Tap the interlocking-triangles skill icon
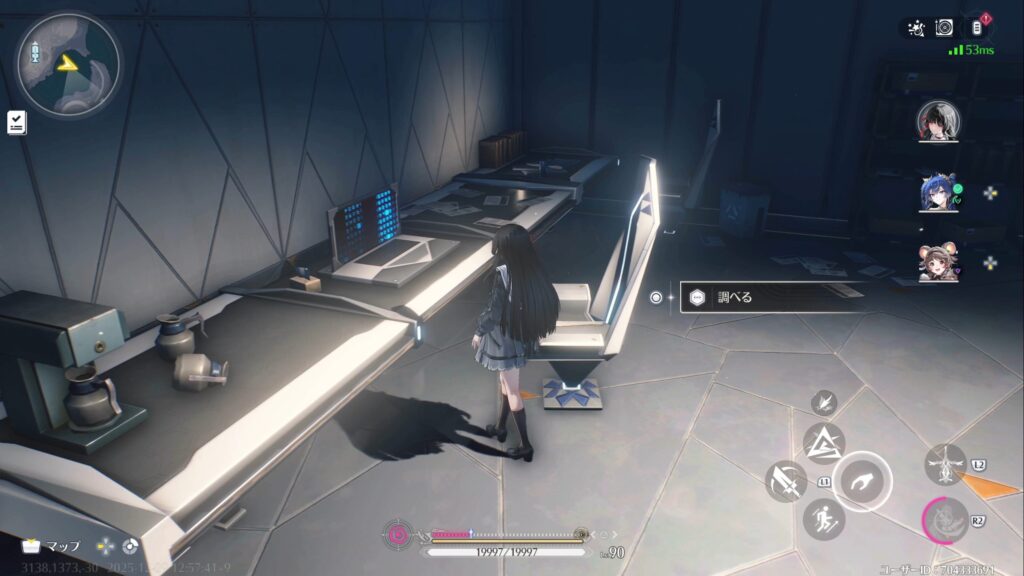This screenshot has width=1024, height=576. tap(823, 443)
